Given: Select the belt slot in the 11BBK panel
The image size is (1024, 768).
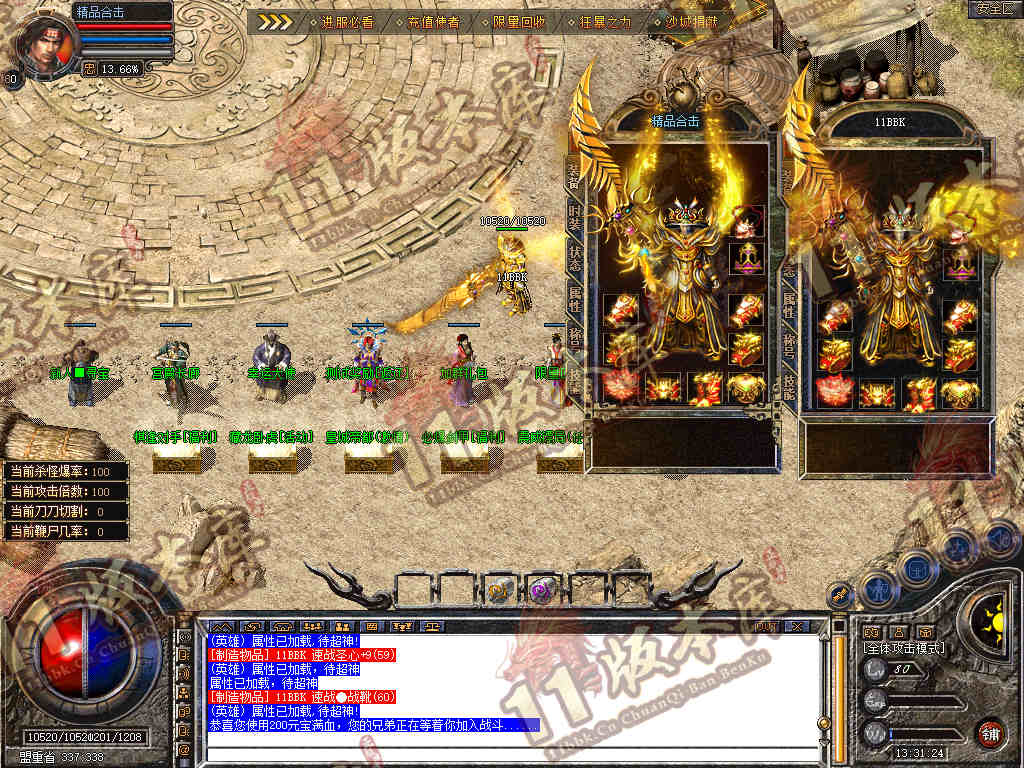Looking at the screenshot, I should [x=876, y=393].
